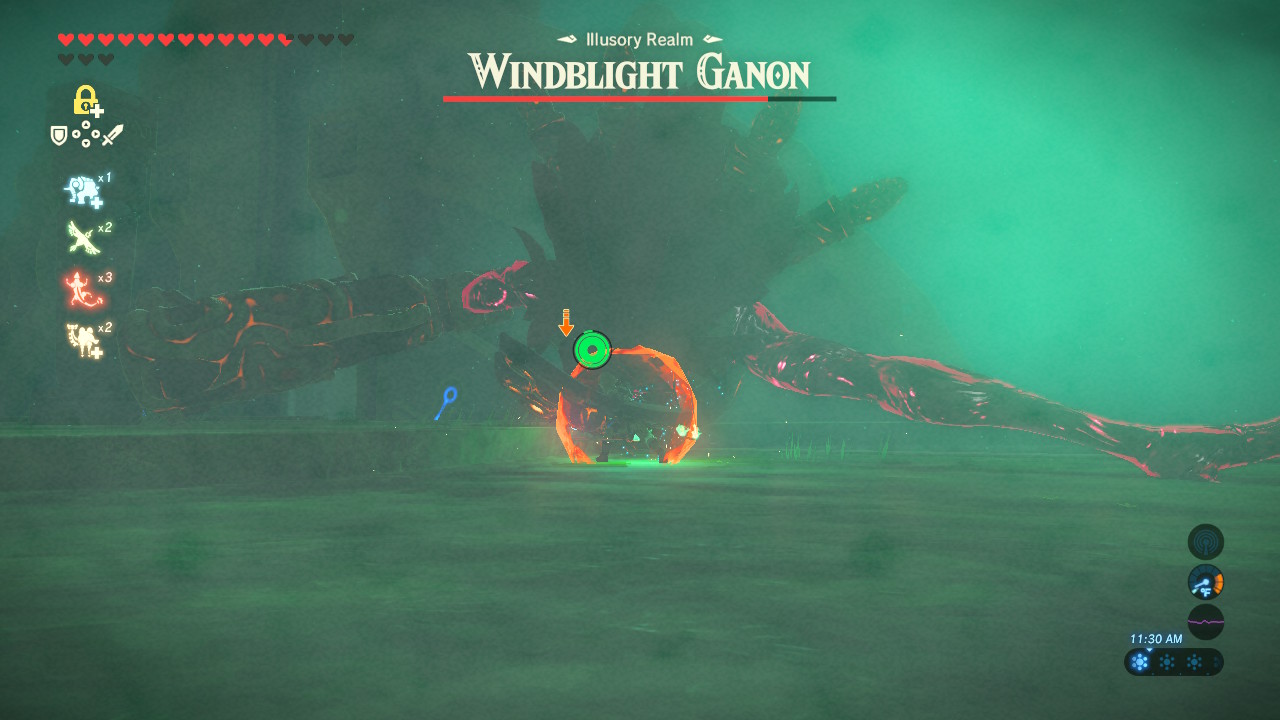Click the noise level meter circle
Screen dimensions: 1280x720
pos(1204,621)
